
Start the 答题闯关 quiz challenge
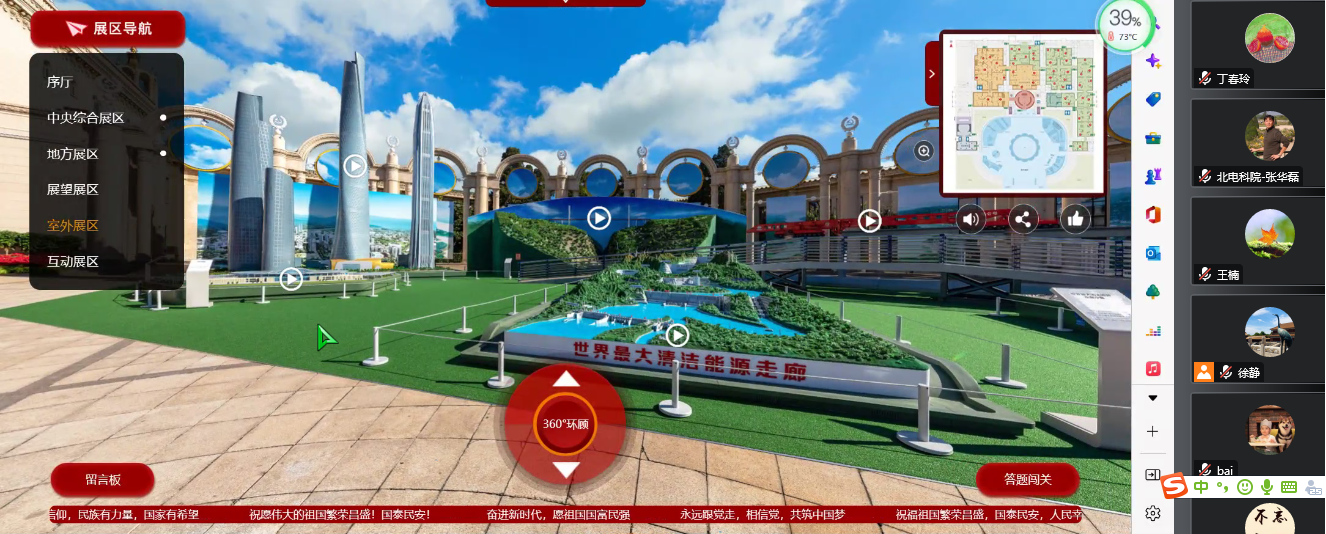[1027, 480]
